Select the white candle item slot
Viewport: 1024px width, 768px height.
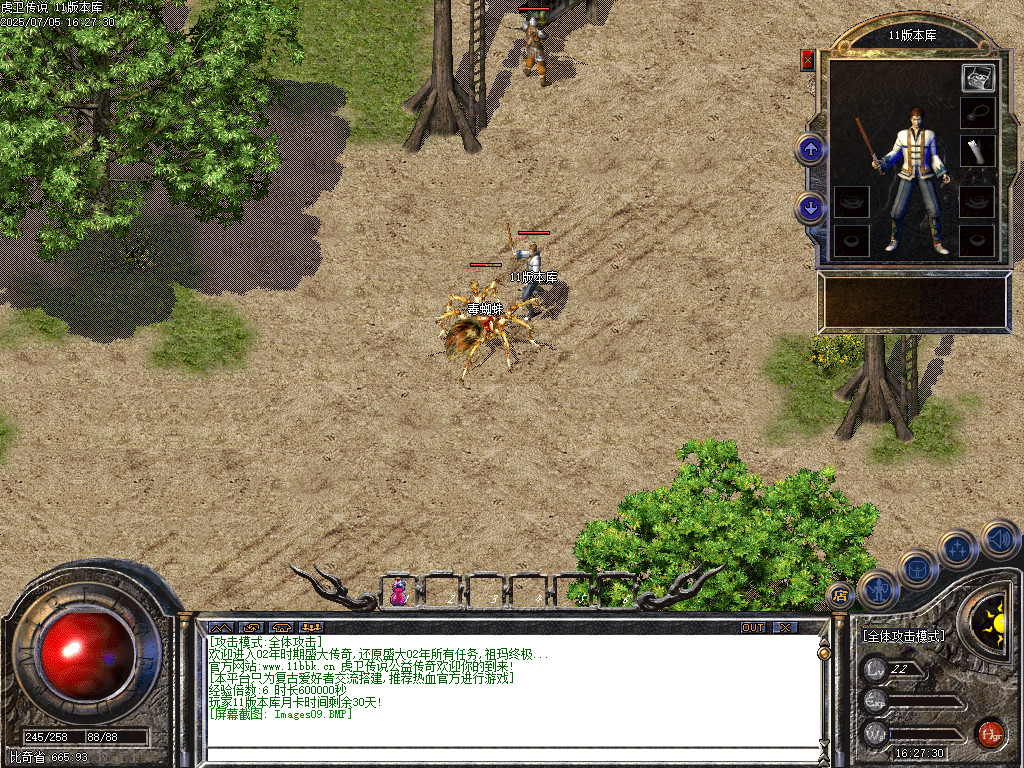point(977,151)
